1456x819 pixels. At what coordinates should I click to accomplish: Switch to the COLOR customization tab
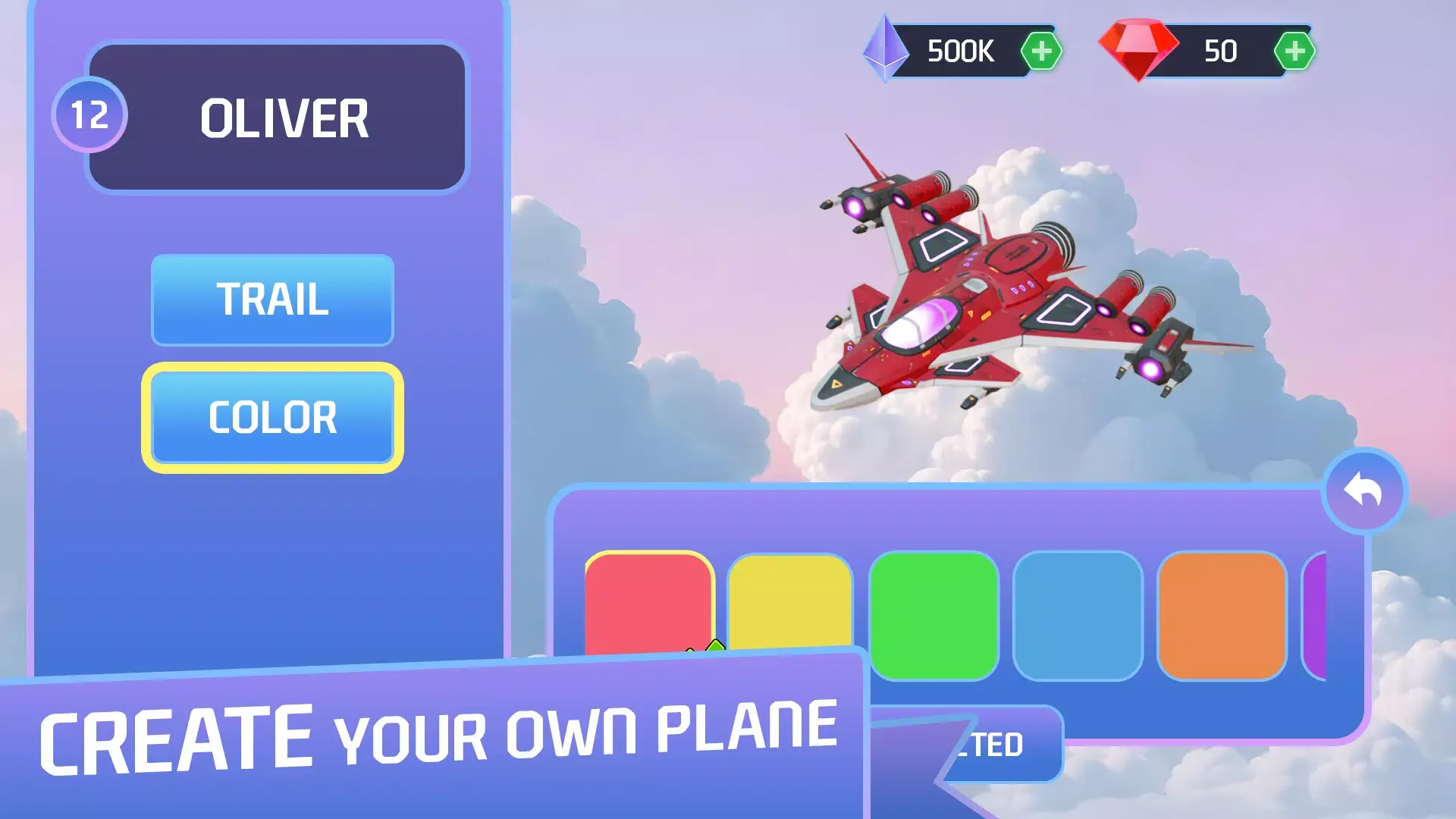point(273,416)
